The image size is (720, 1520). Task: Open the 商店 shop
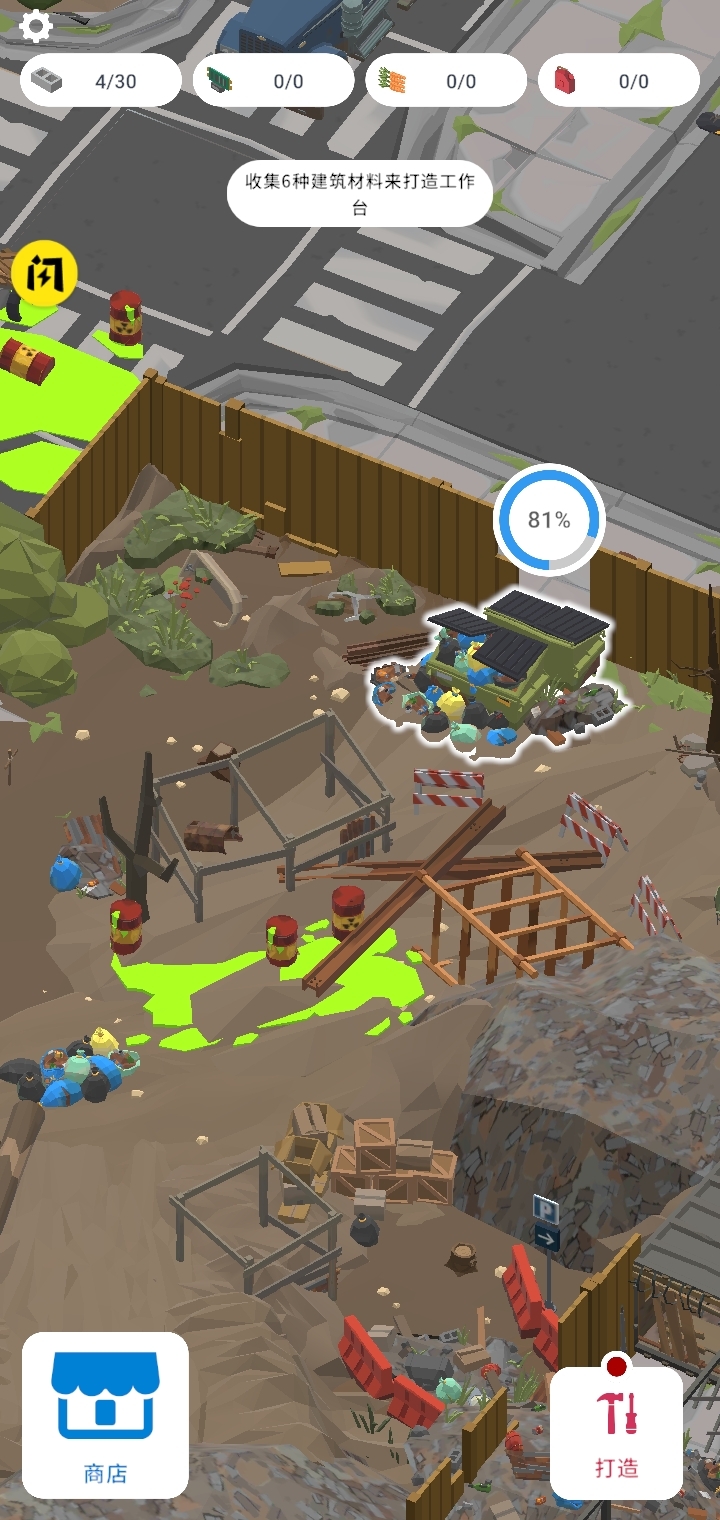pyautogui.click(x=105, y=1414)
